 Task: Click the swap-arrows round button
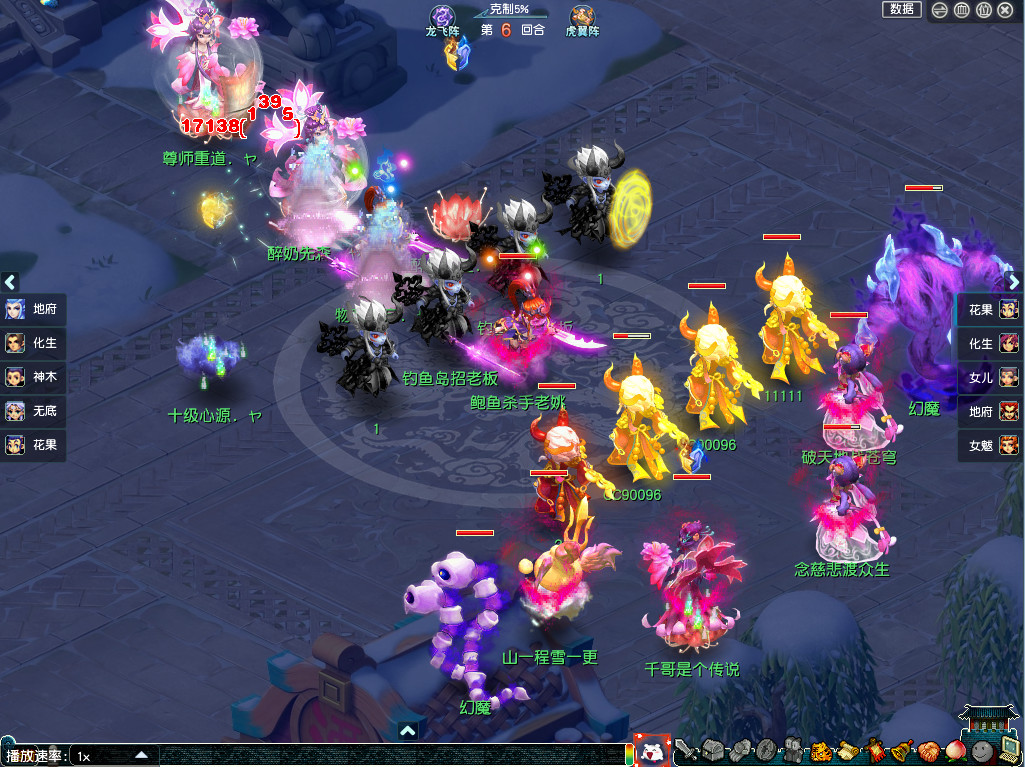(939, 10)
